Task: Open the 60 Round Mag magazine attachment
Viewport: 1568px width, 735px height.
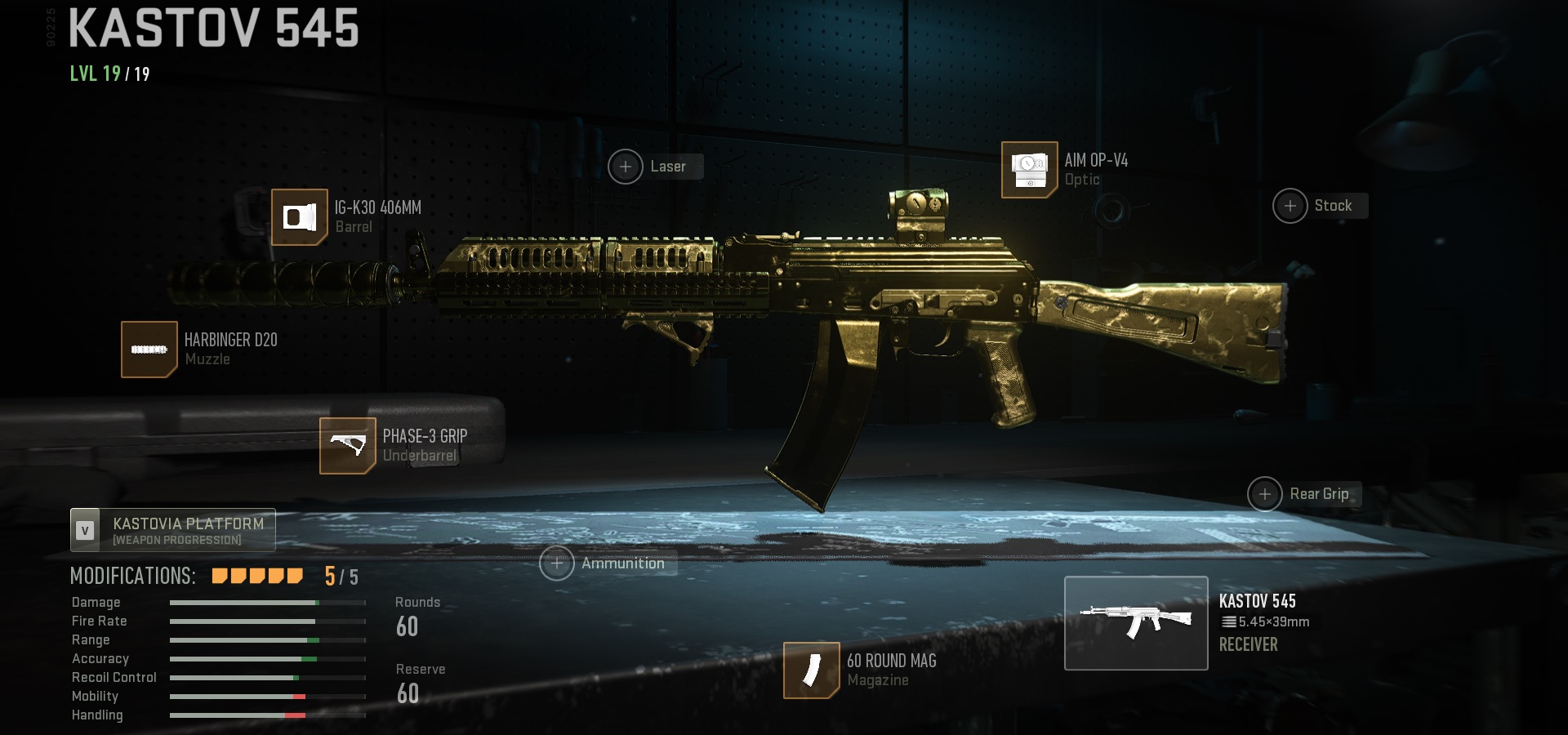Action: [x=811, y=670]
